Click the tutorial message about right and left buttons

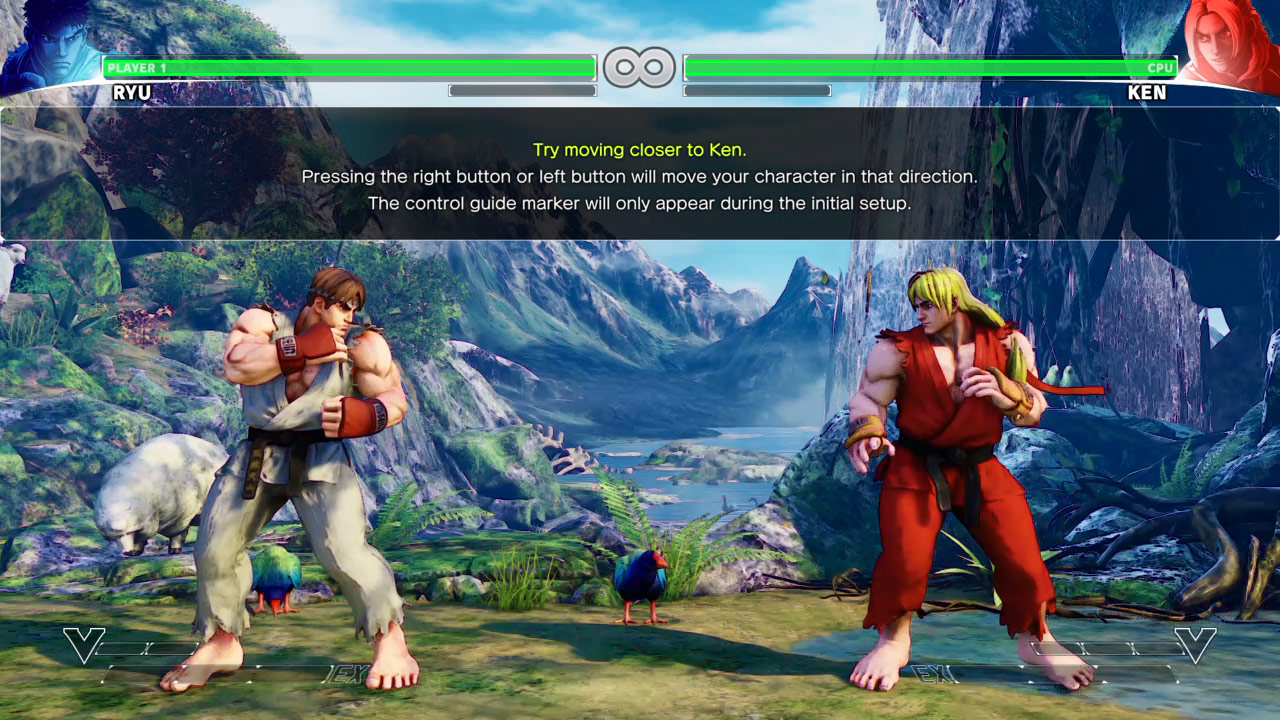pos(640,176)
